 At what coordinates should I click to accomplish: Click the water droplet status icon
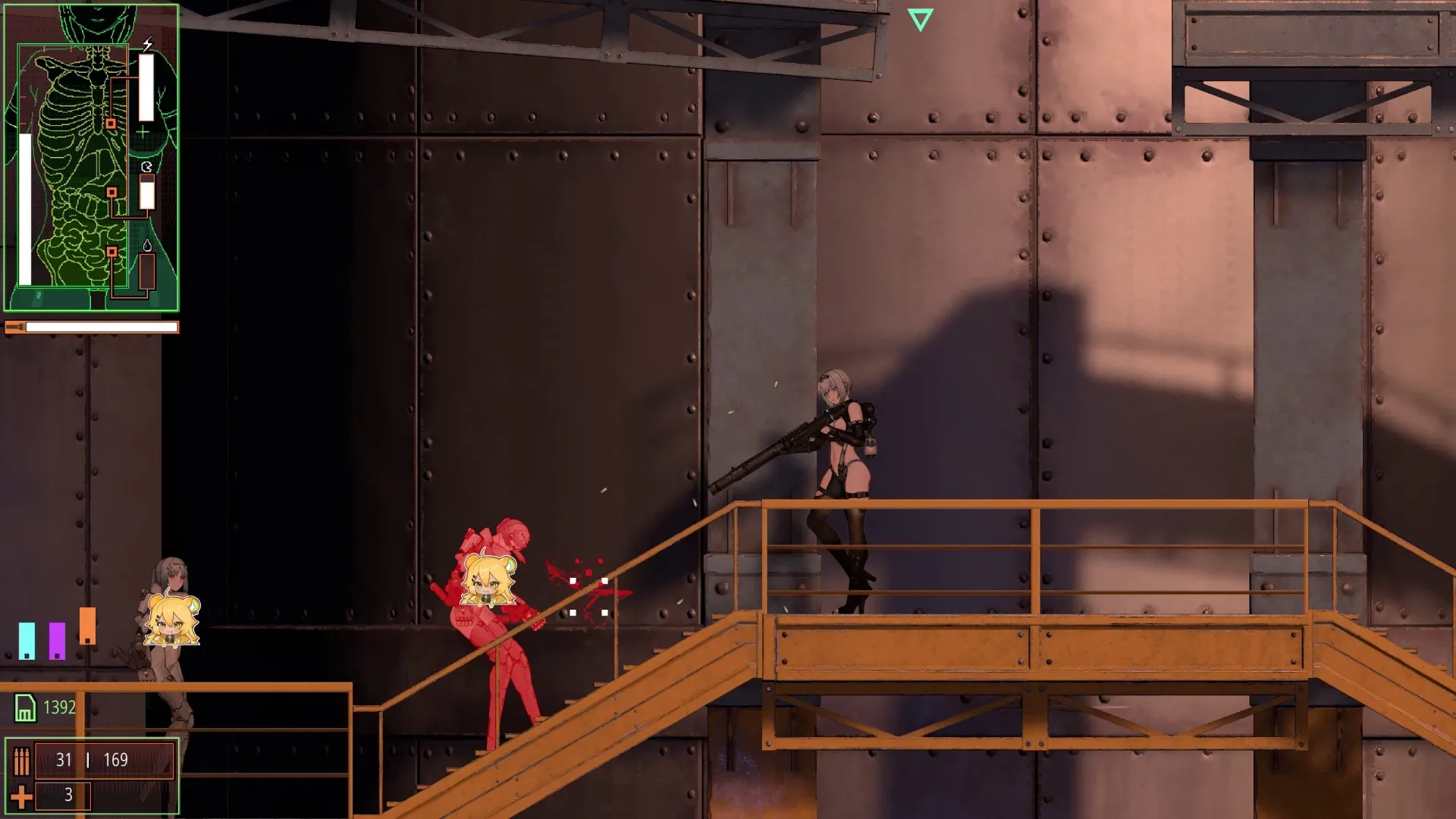coord(147,245)
